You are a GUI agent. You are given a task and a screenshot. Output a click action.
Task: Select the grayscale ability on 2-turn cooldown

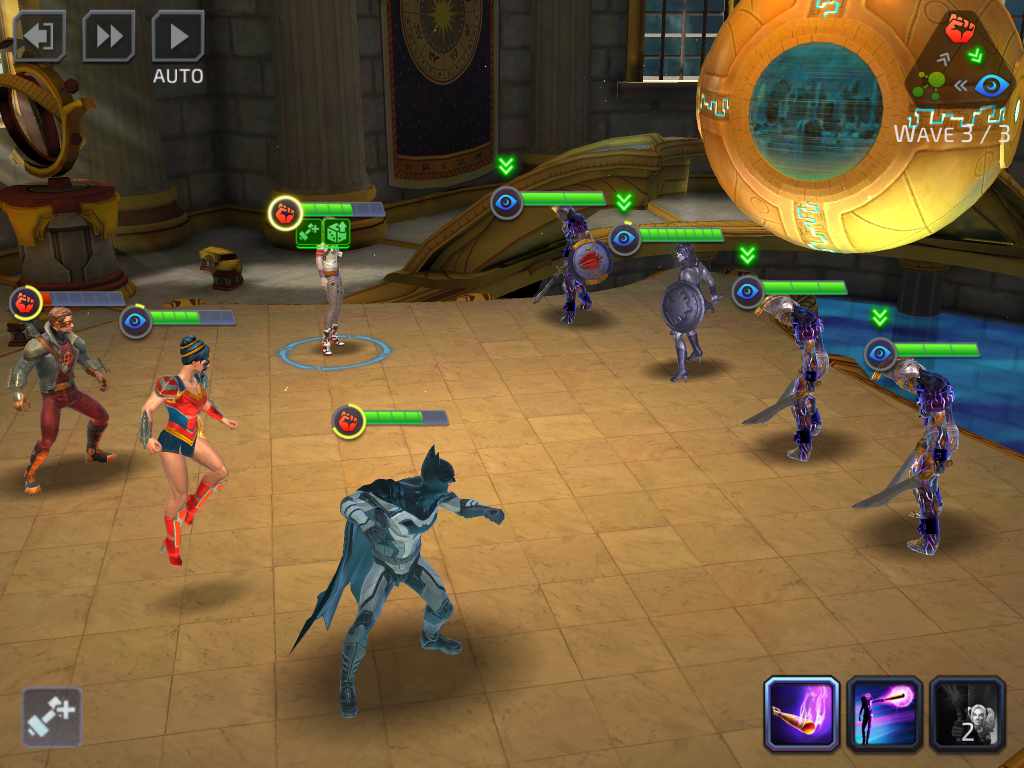pyautogui.click(x=967, y=713)
